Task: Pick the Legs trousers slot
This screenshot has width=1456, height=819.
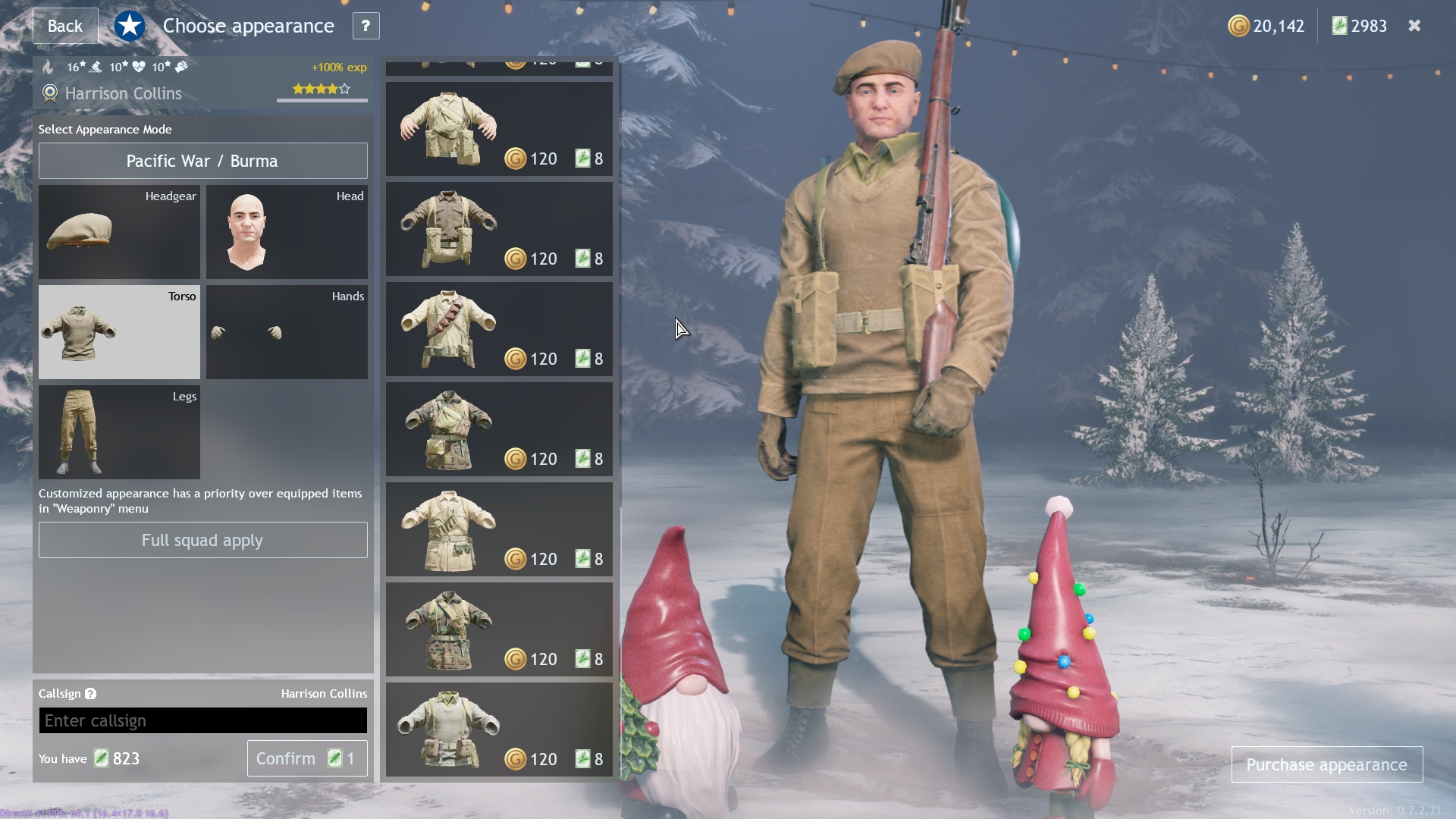Action: tap(119, 432)
